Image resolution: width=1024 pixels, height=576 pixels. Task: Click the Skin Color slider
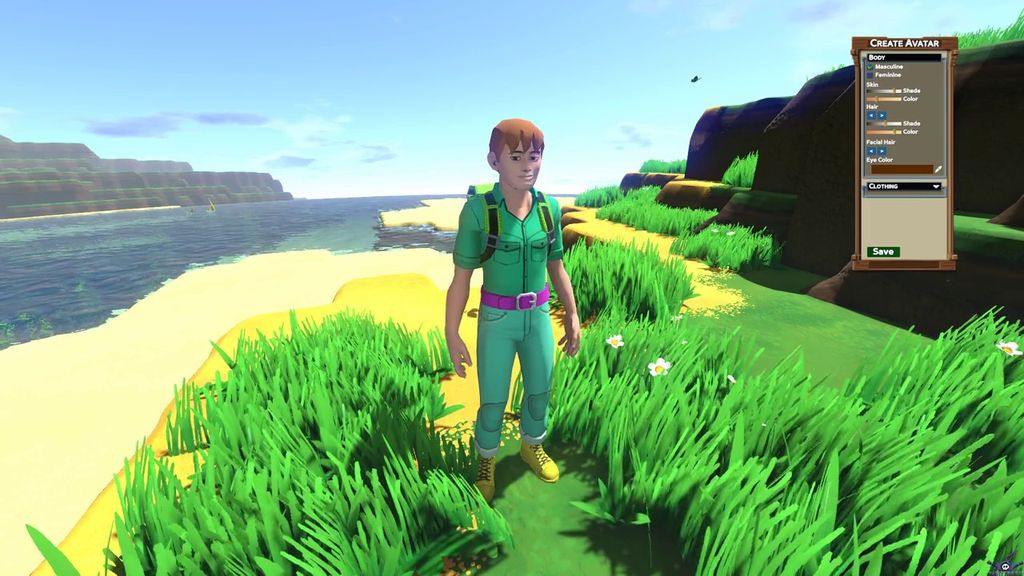pyautogui.click(x=883, y=99)
